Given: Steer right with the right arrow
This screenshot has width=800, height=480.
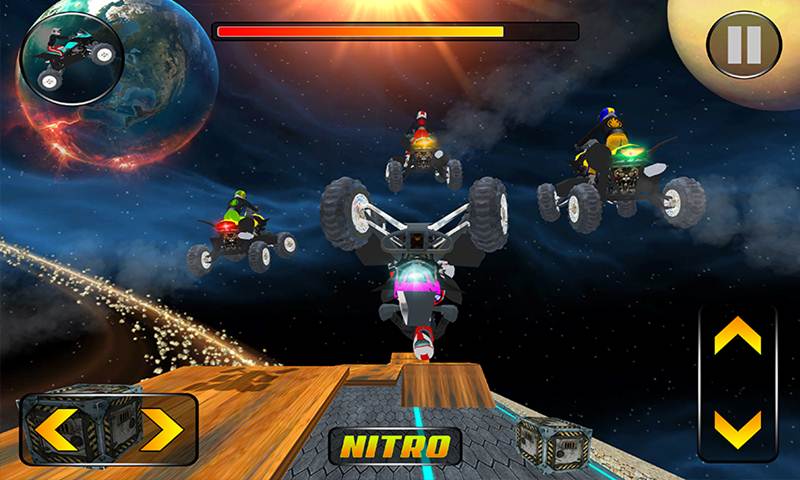Looking at the screenshot, I should click(160, 430).
